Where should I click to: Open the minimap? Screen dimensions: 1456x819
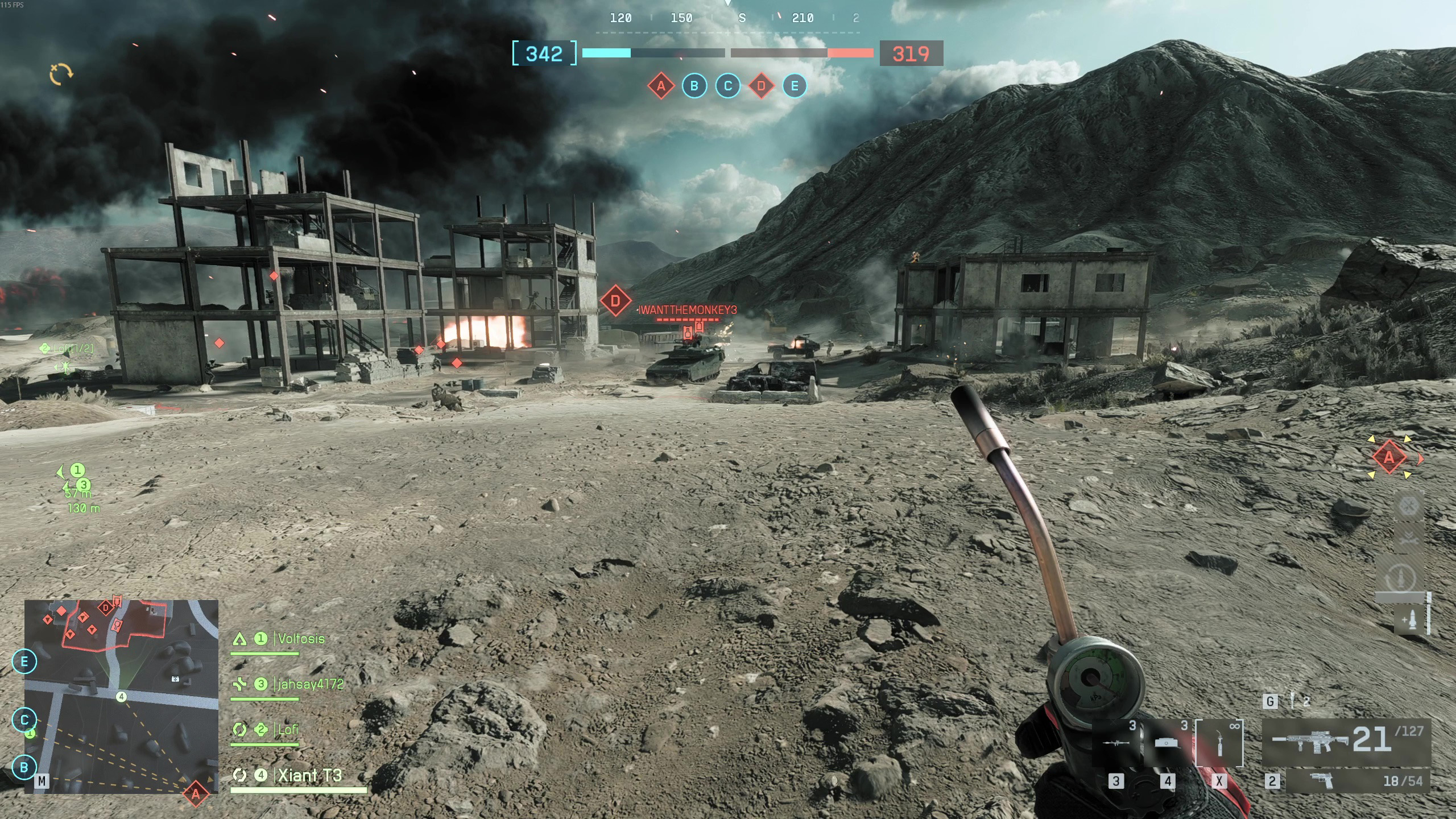click(x=121, y=696)
